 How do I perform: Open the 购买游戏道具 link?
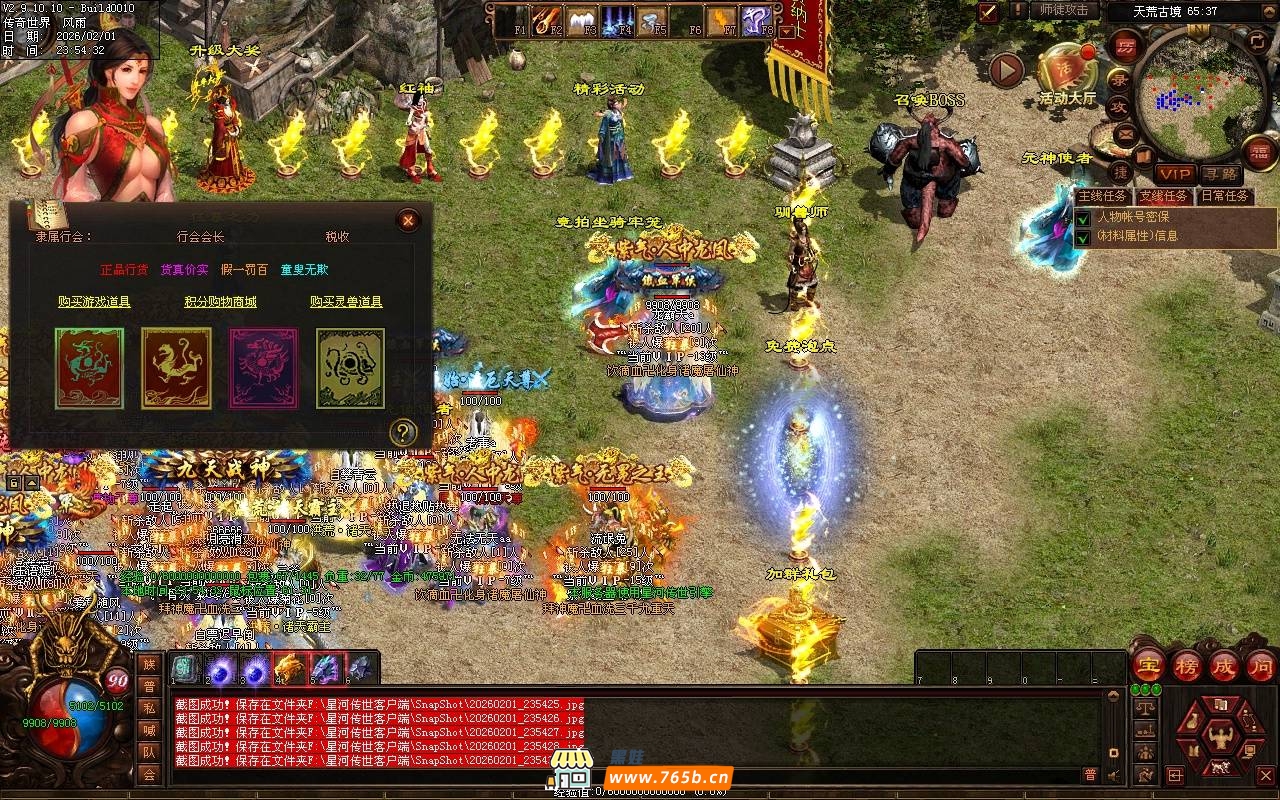pos(94,301)
